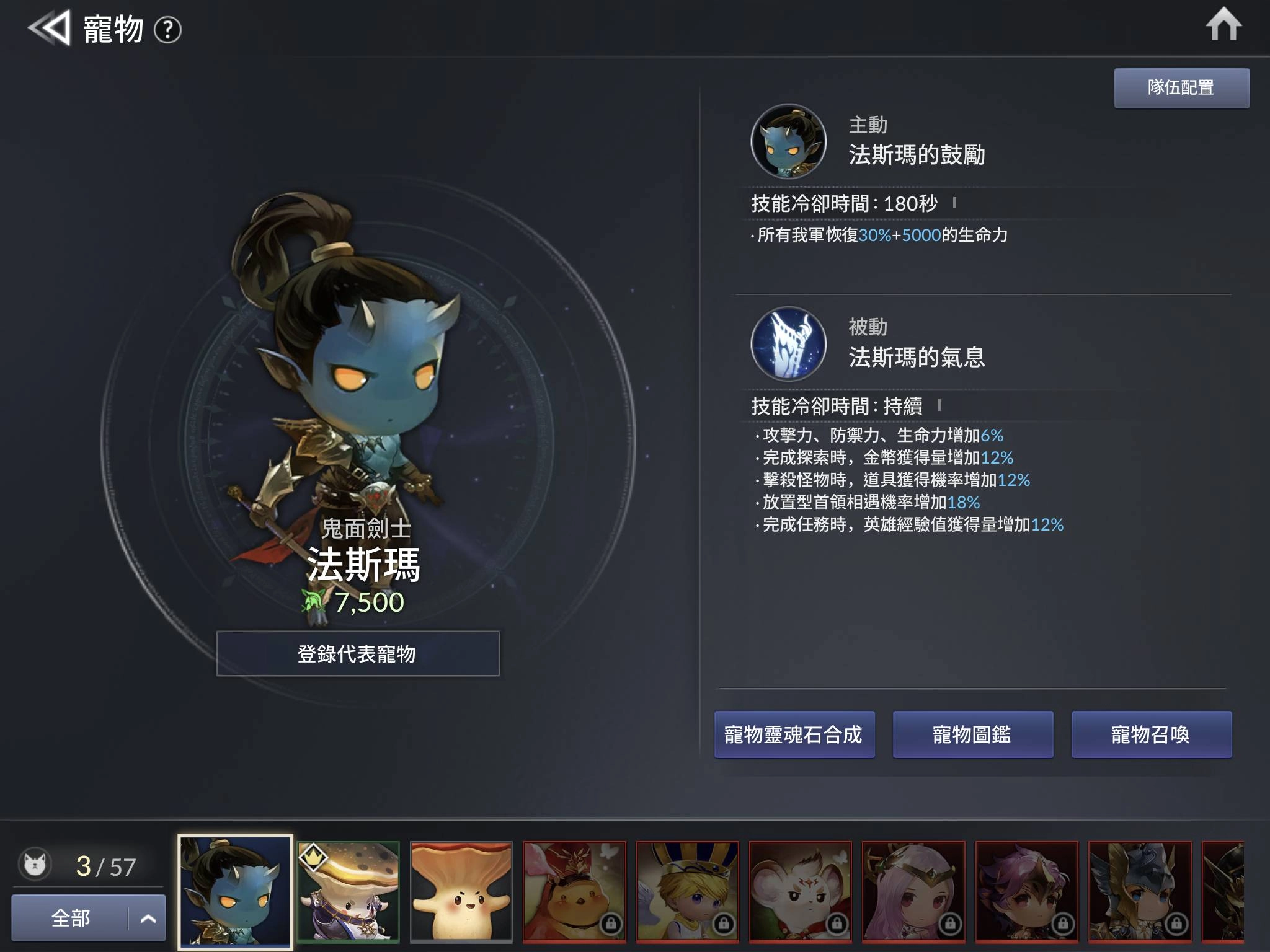The image size is (1270, 952).
Task: Select the orange mushroom pet thumbnail
Action: pyautogui.click(x=461, y=891)
